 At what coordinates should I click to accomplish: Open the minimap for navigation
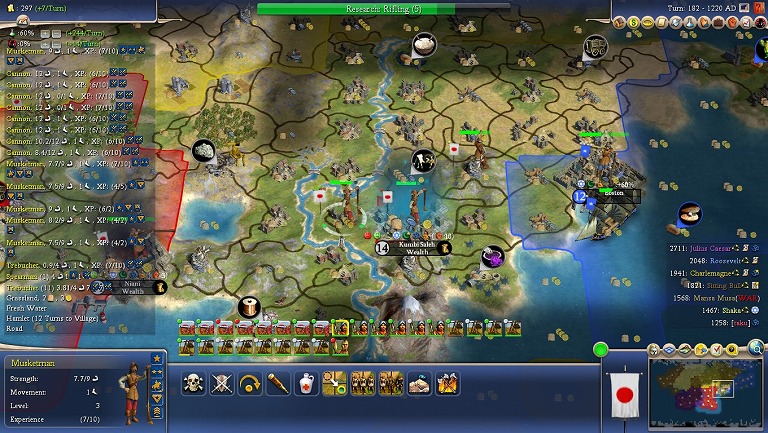pyautogui.click(x=703, y=395)
